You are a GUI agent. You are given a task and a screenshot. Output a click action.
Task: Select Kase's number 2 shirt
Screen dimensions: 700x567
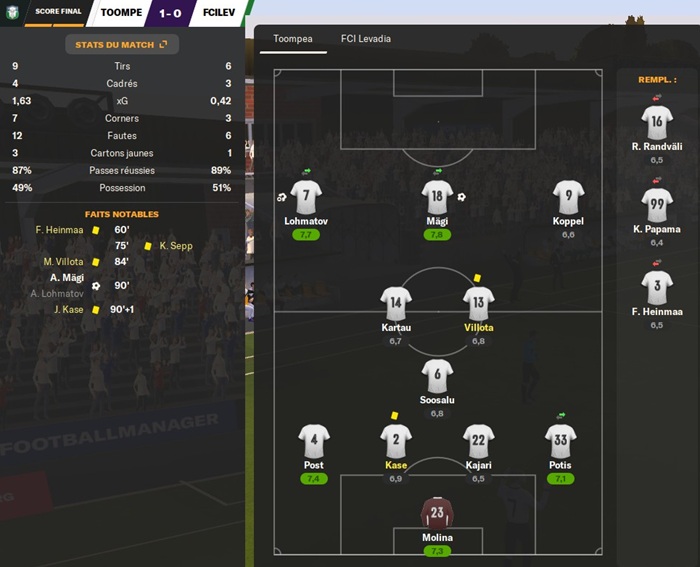(x=395, y=440)
